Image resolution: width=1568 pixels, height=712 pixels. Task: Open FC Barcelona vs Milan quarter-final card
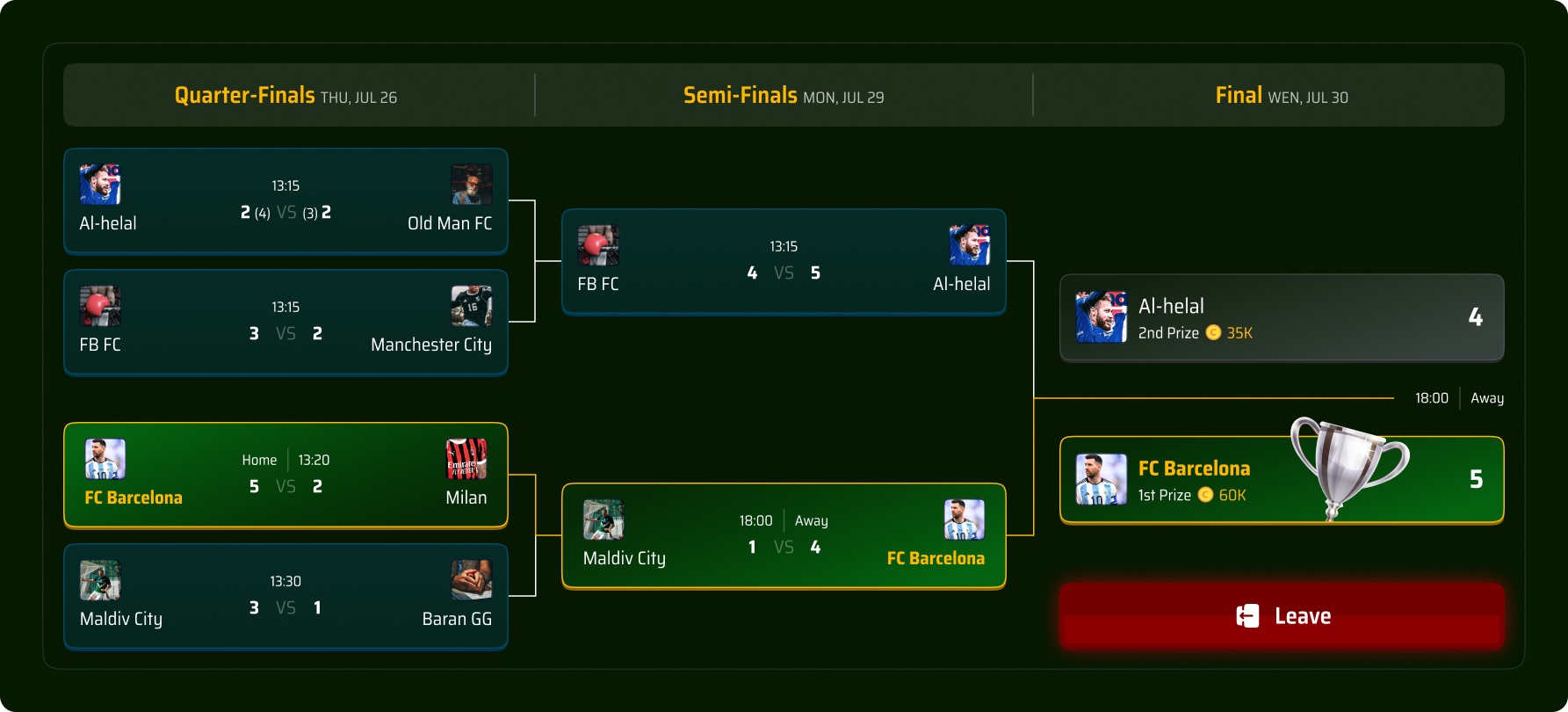[285, 476]
